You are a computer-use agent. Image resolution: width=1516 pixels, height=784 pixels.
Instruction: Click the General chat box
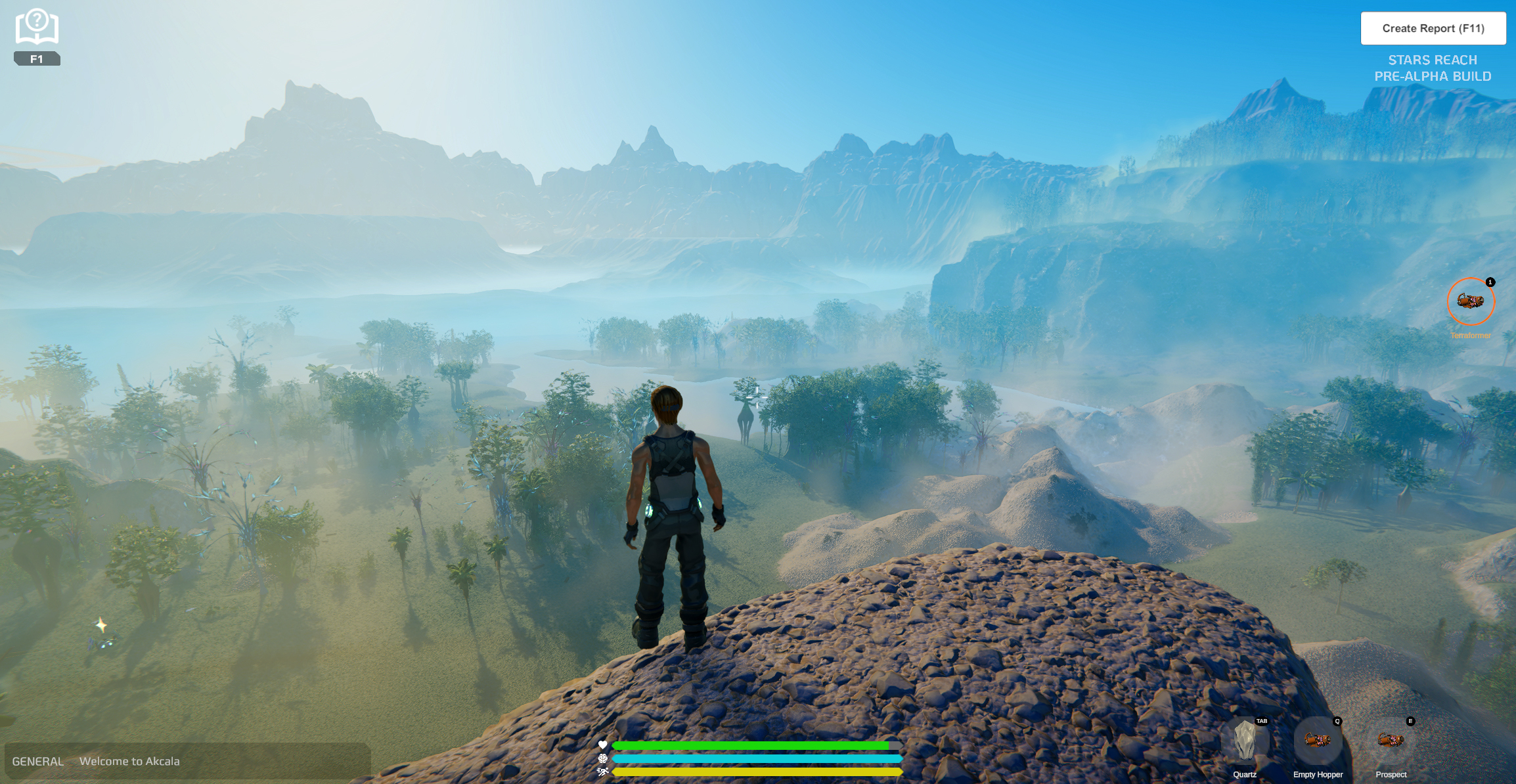point(187,761)
